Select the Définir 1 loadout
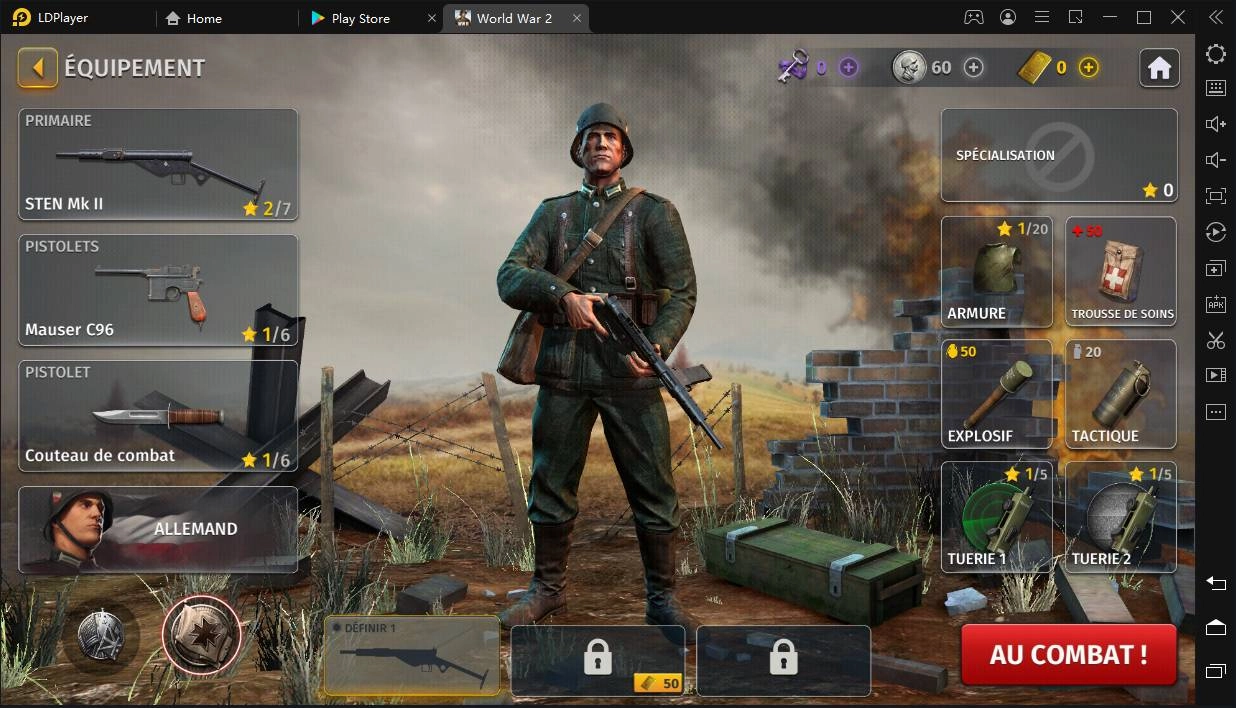This screenshot has width=1236, height=708. [412, 655]
